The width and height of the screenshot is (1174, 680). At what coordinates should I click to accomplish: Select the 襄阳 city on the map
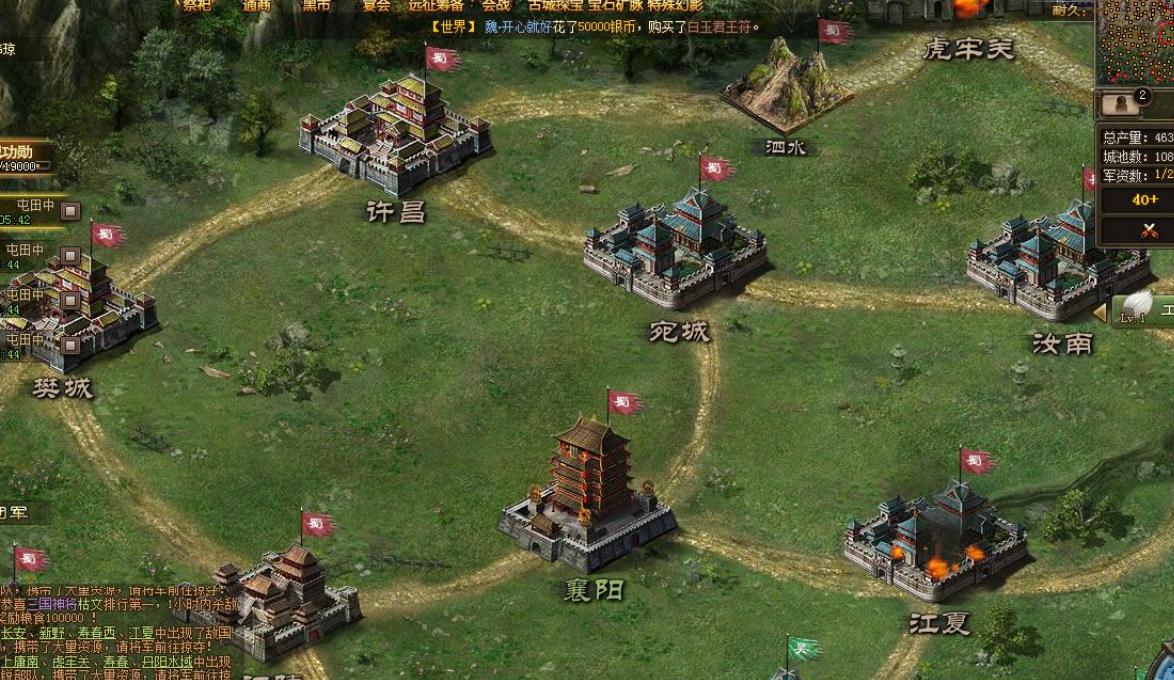click(x=588, y=493)
